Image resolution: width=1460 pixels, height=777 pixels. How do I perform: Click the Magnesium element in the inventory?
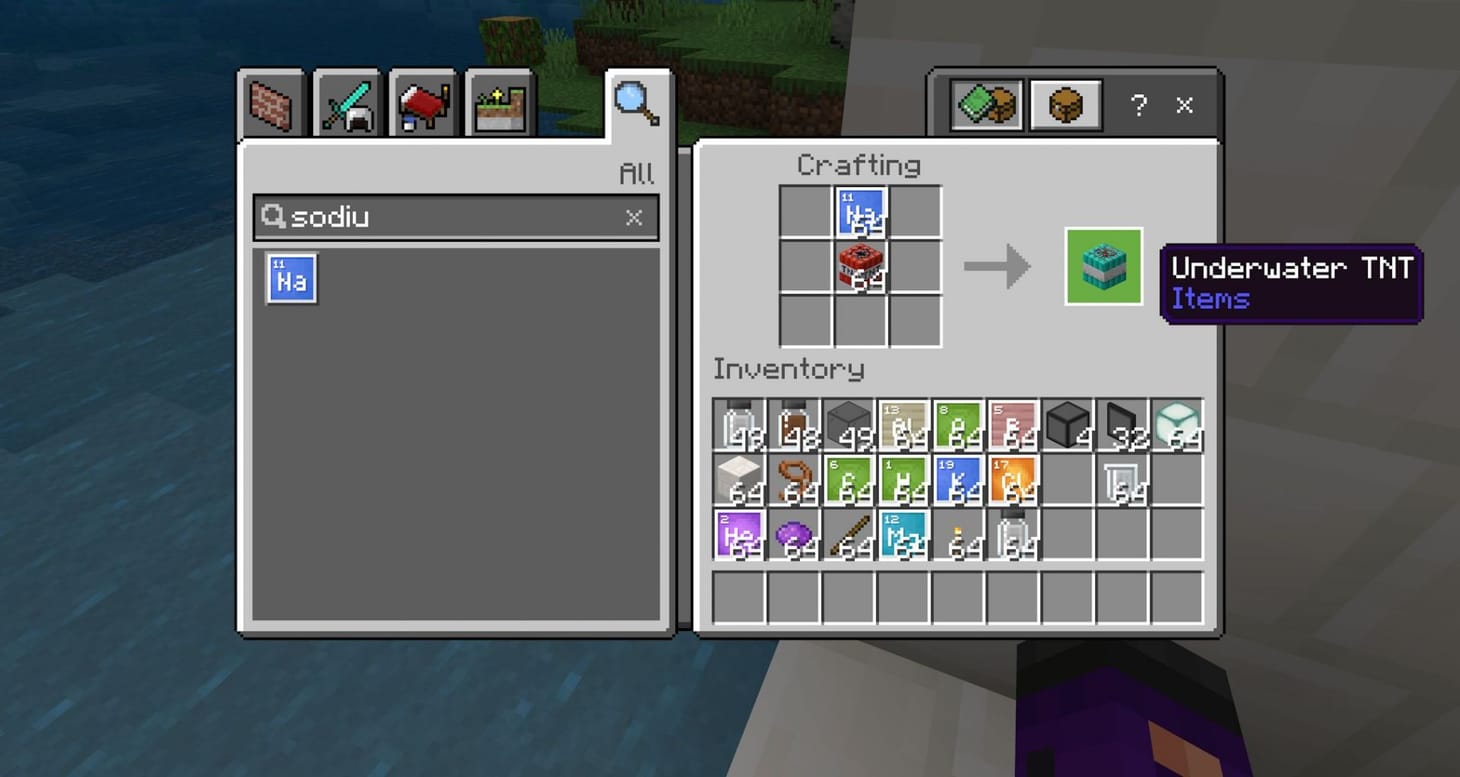point(905,533)
